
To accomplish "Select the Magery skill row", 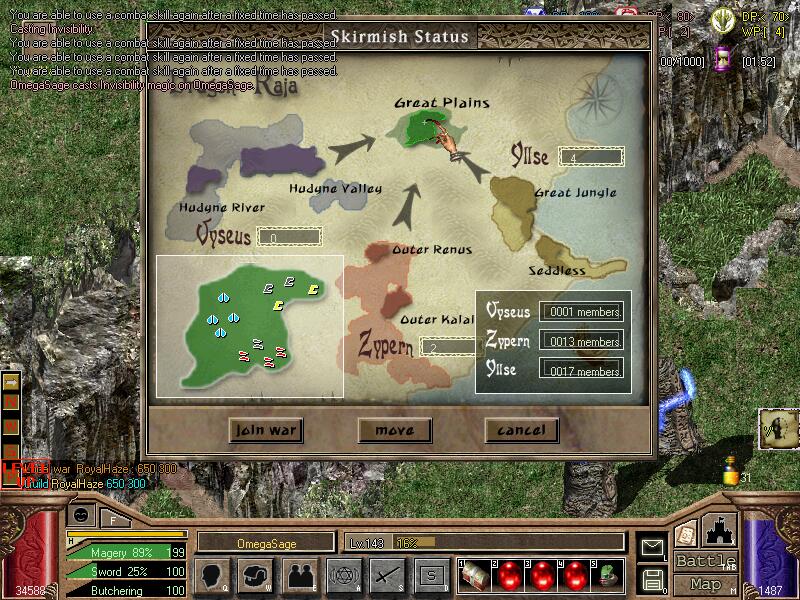I will [125, 553].
